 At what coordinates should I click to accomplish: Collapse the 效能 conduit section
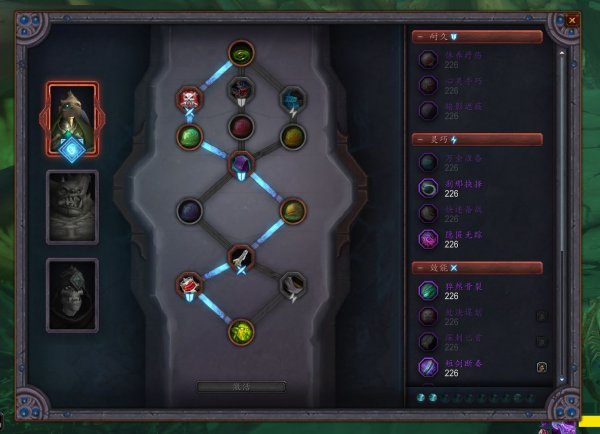pos(419,268)
